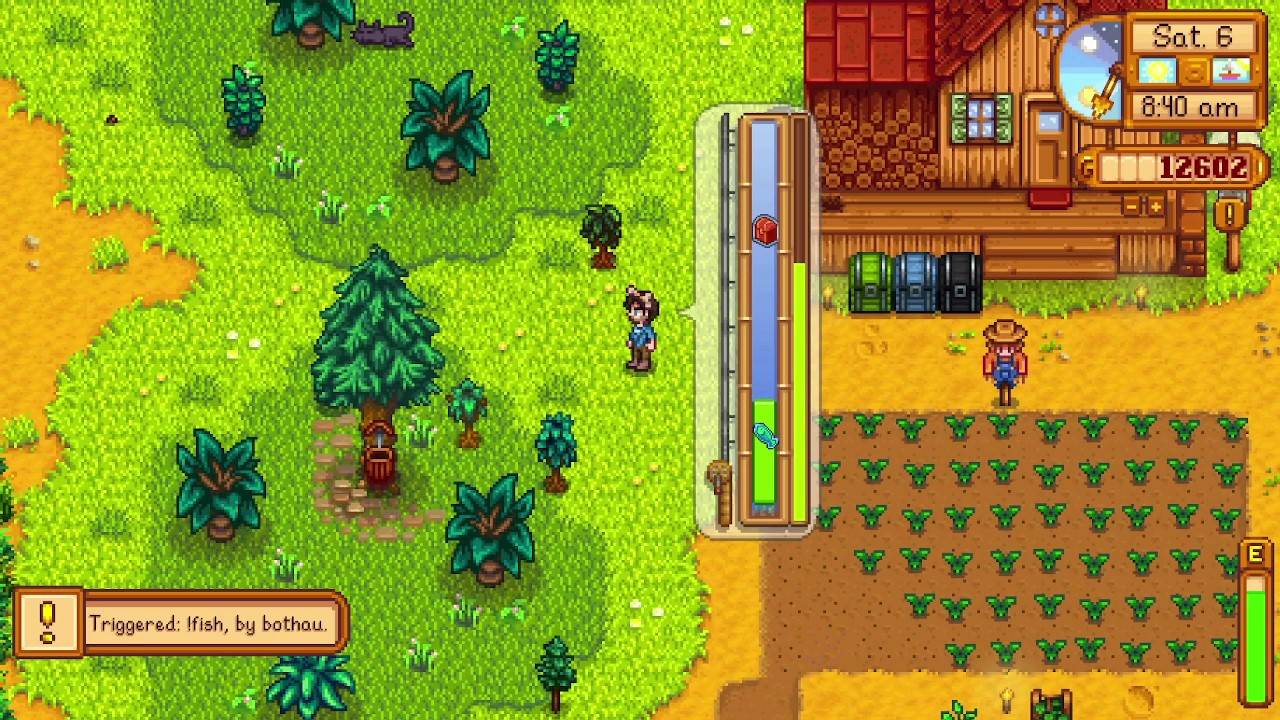
Task: Click the 8:40 am time display
Action: pyautogui.click(x=1191, y=104)
